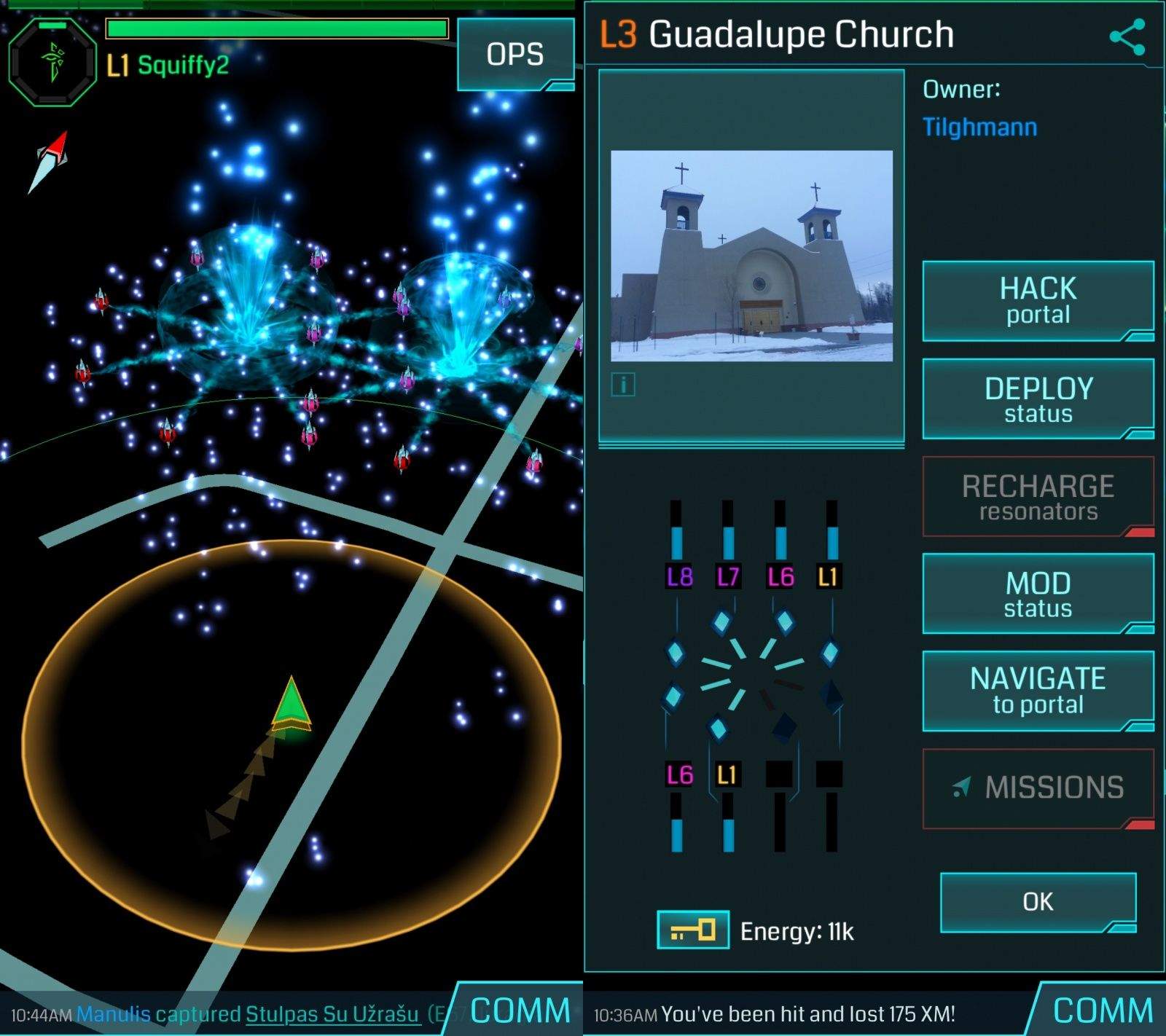Open COMM on the portal screen

click(x=1103, y=1011)
